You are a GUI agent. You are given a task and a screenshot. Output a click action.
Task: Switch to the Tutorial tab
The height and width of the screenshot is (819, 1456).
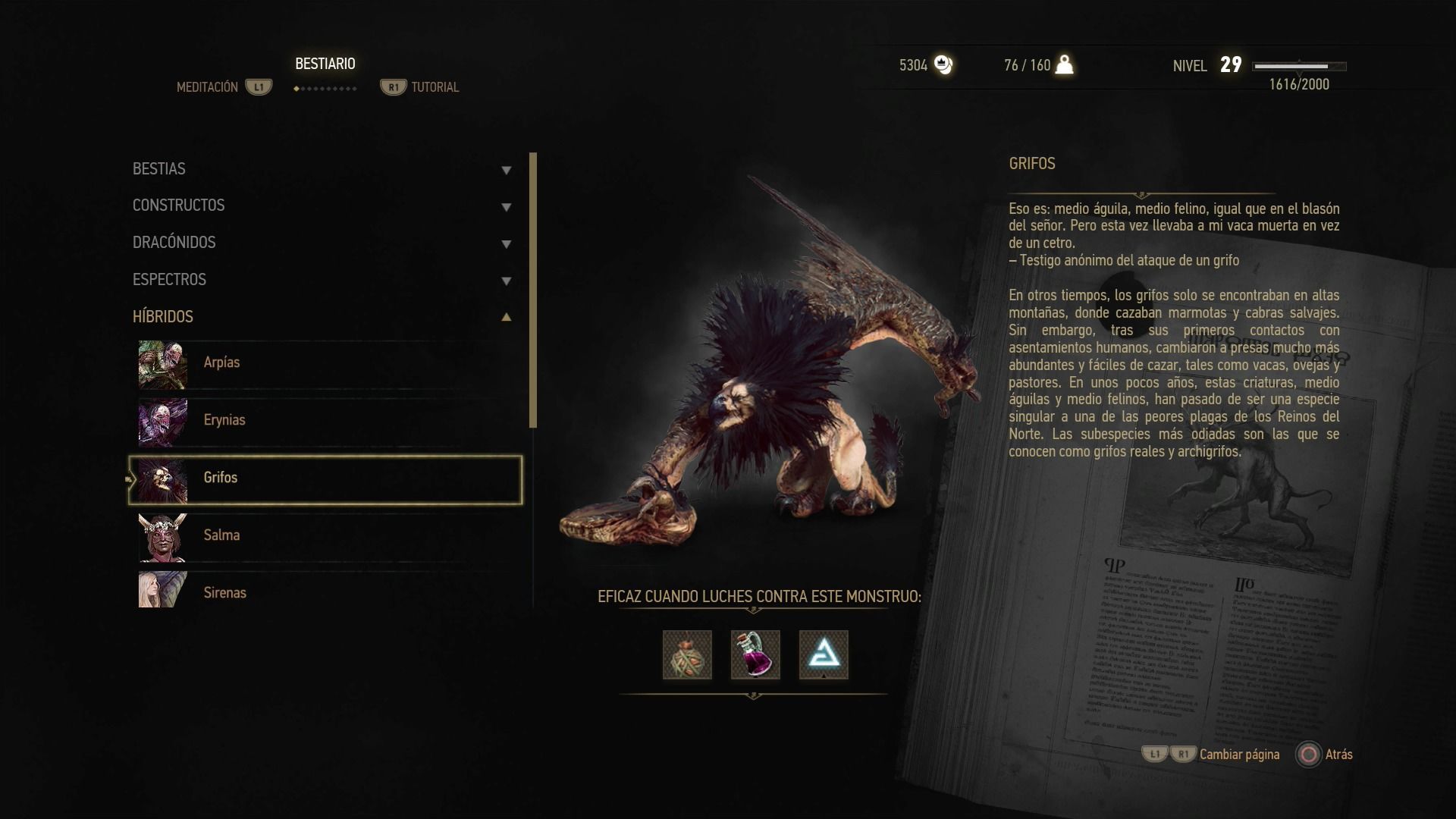pyautogui.click(x=421, y=87)
